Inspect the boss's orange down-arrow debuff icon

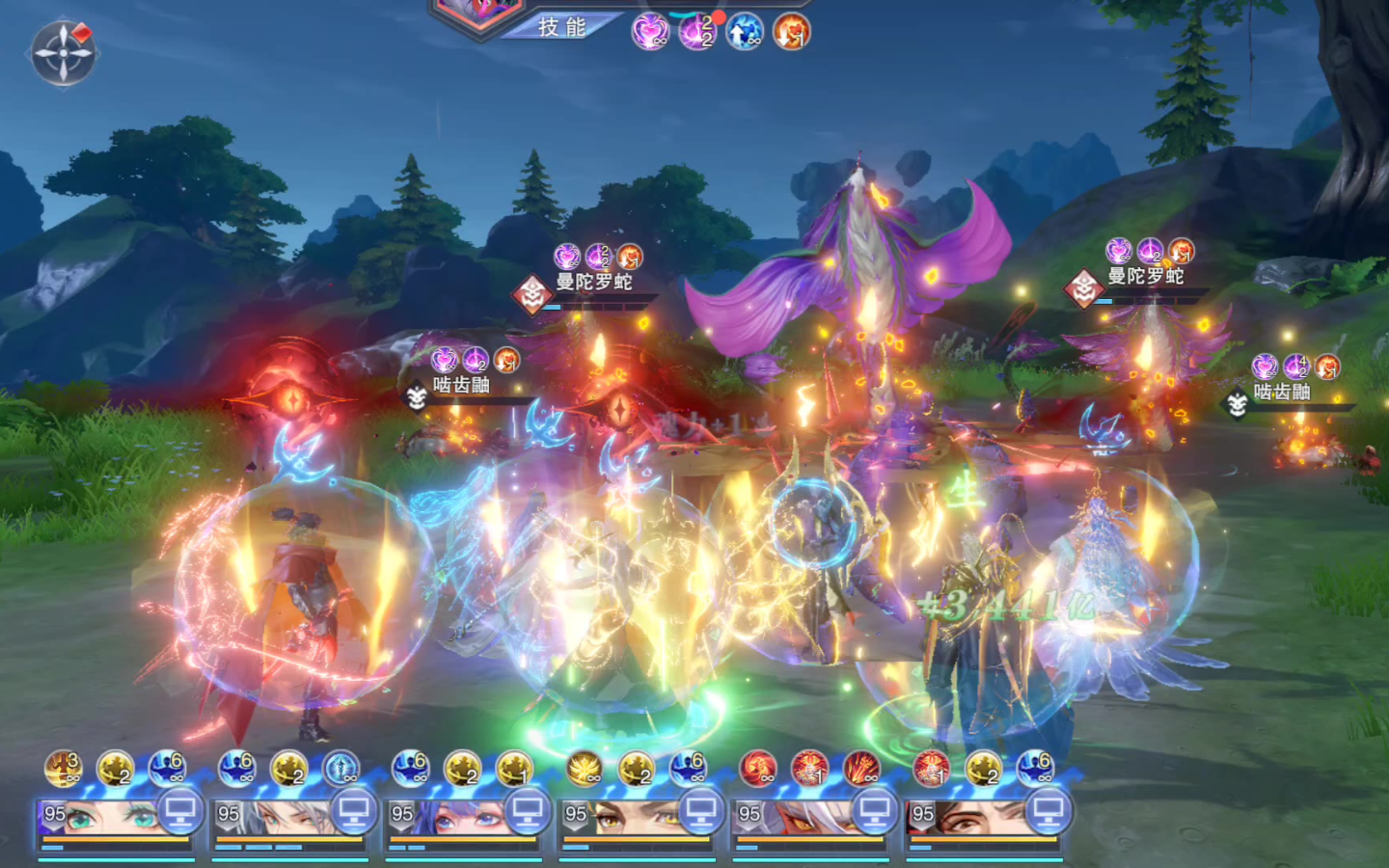(x=791, y=32)
